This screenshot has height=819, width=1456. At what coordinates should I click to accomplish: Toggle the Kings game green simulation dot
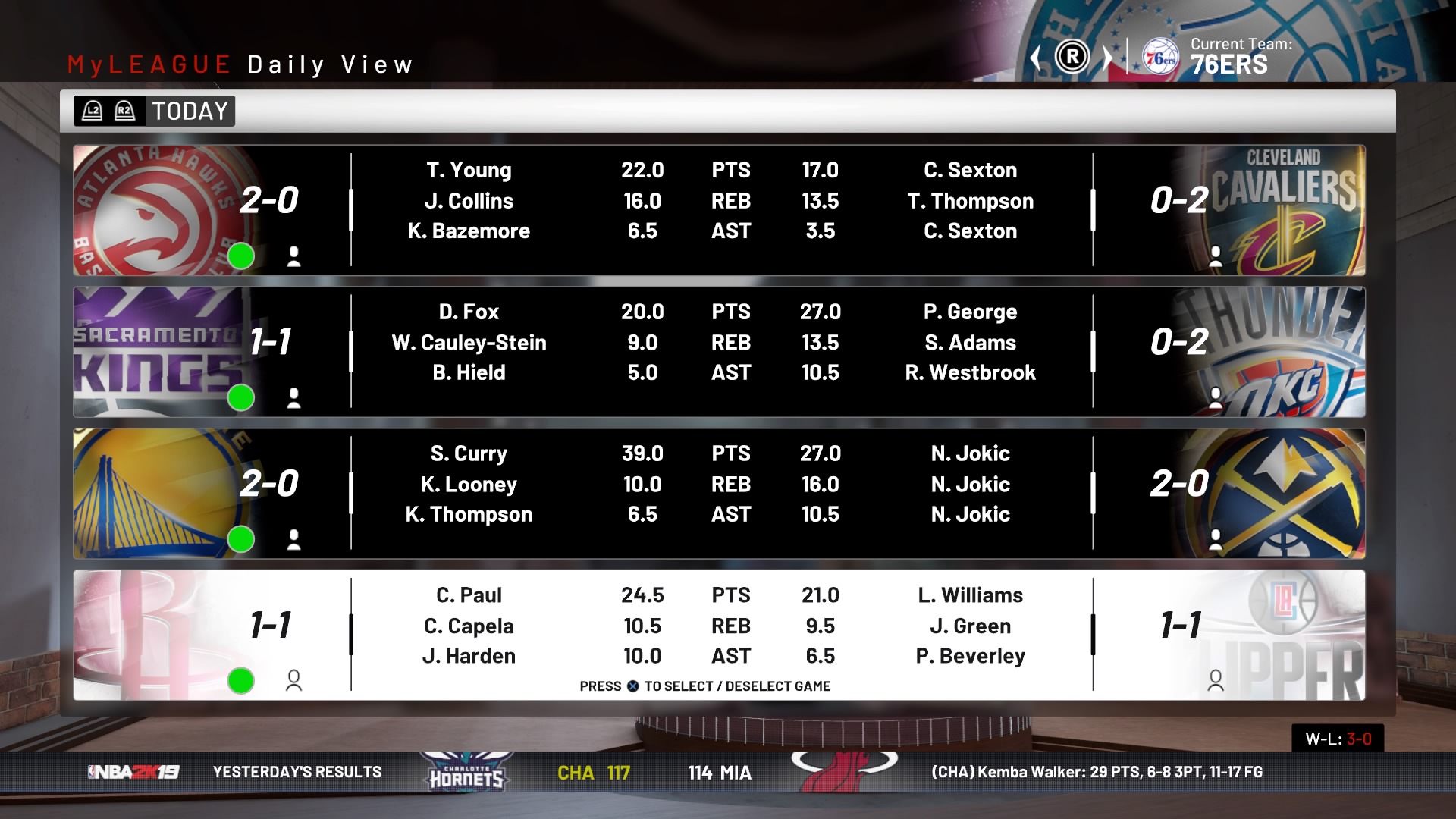[x=241, y=397]
